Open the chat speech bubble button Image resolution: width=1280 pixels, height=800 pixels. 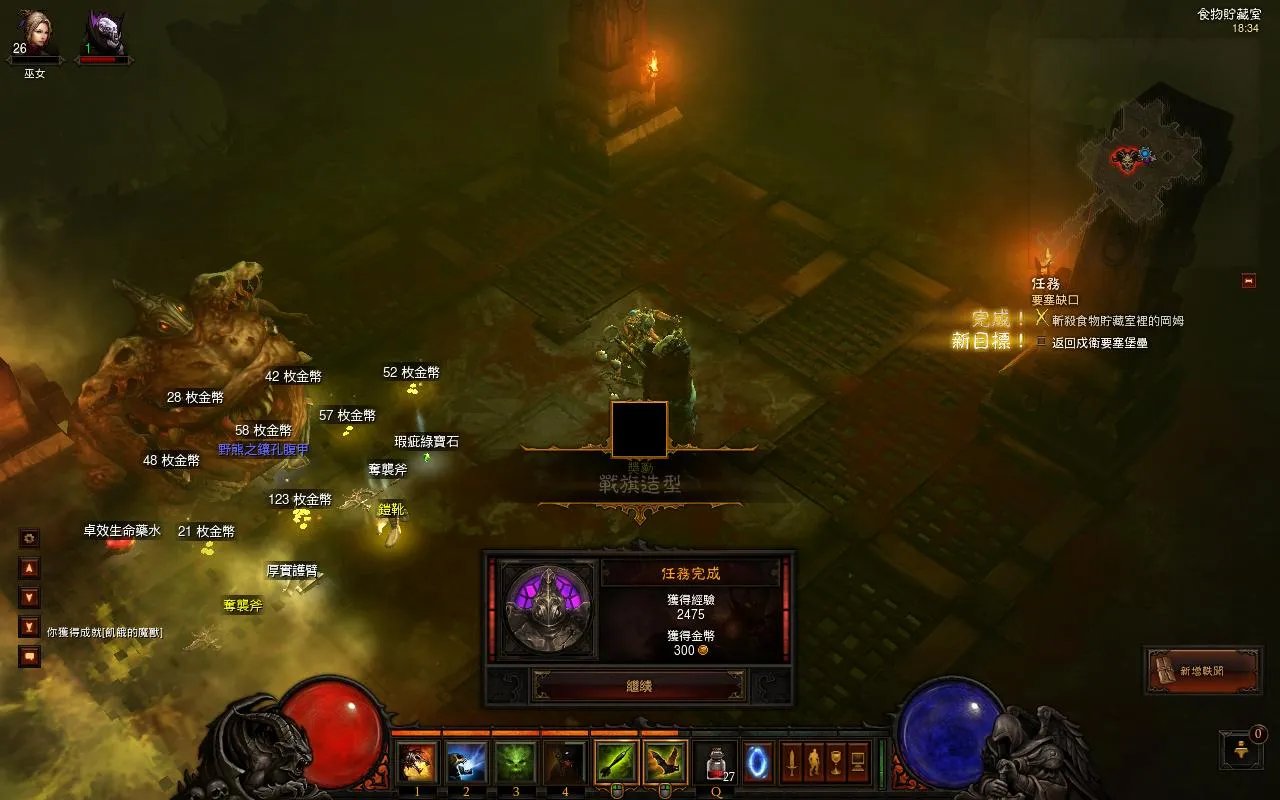point(30,657)
